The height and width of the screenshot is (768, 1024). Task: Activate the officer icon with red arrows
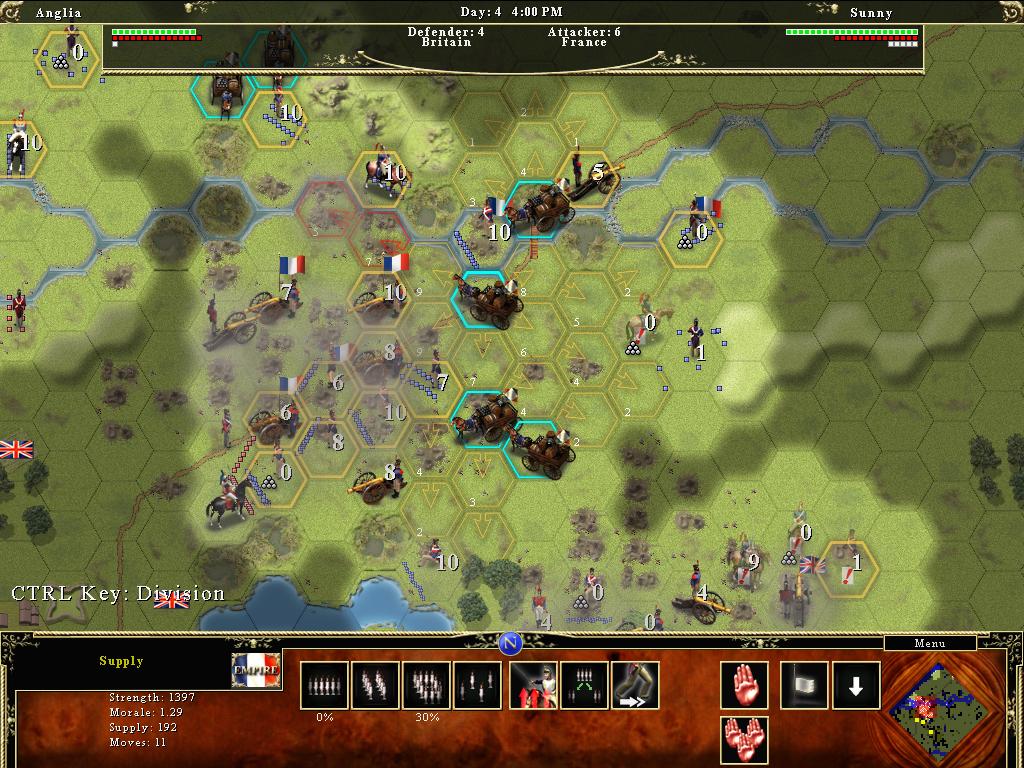(x=533, y=685)
